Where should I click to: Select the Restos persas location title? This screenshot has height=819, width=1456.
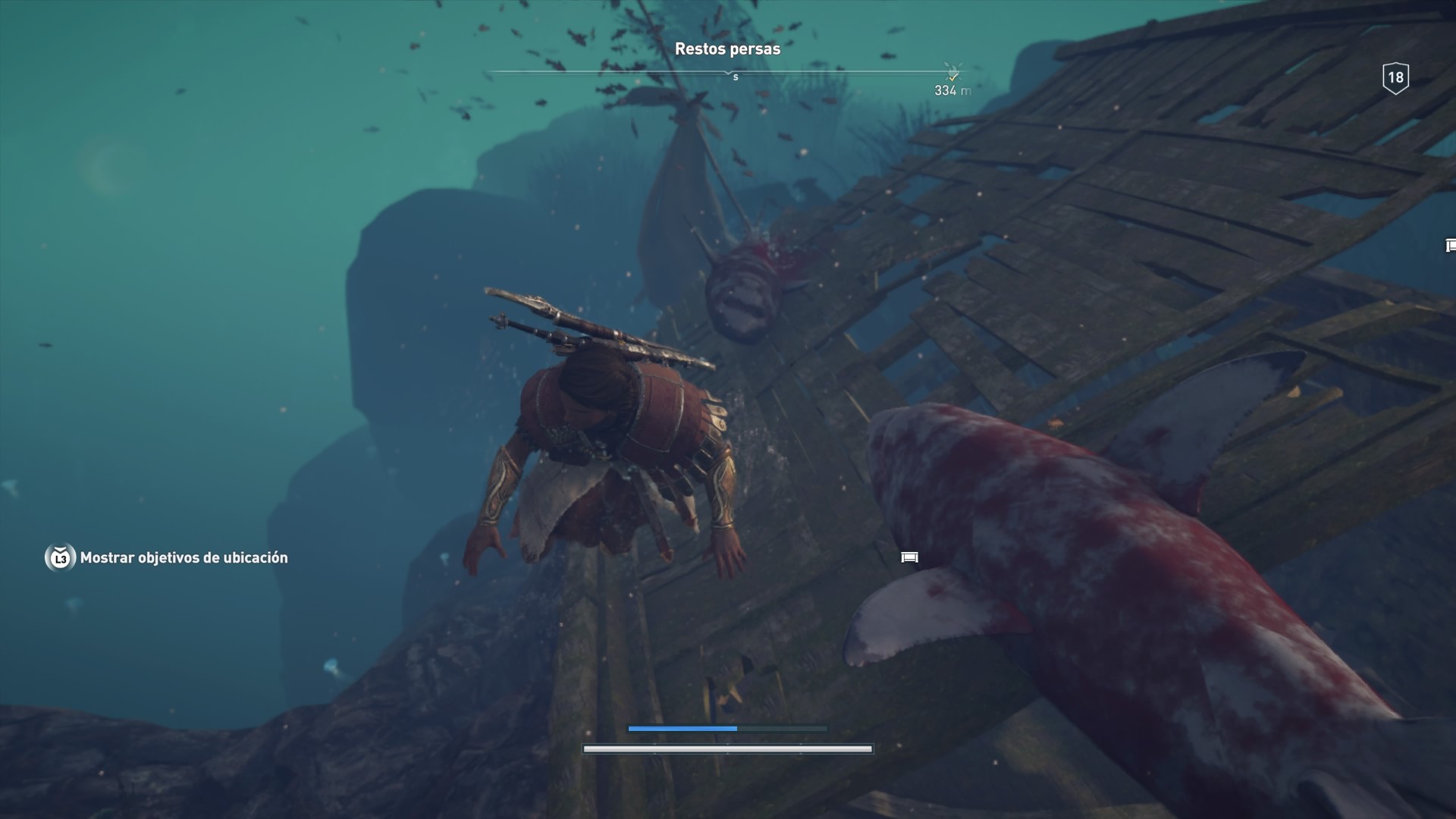pos(727,49)
